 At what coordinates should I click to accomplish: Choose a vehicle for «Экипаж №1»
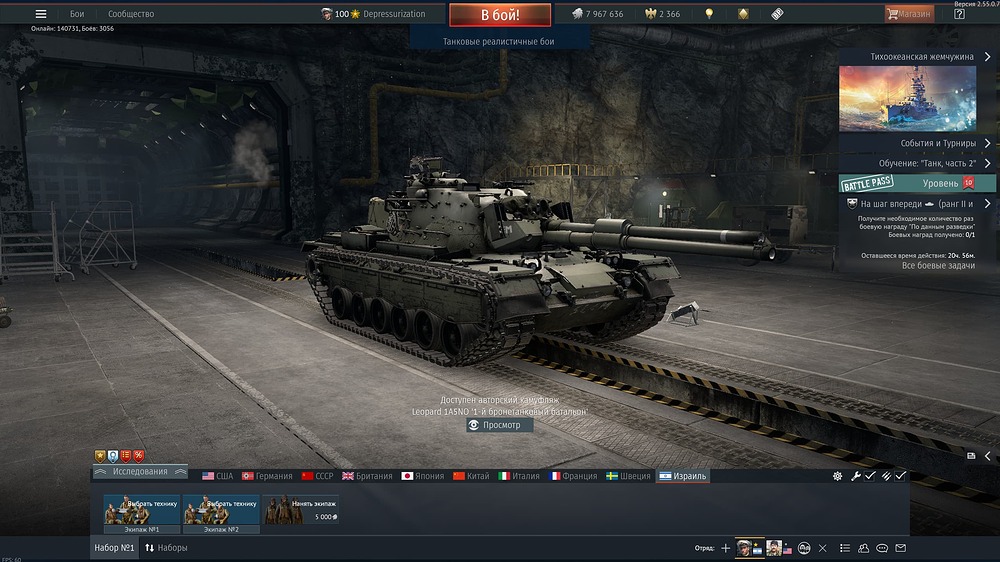141,510
